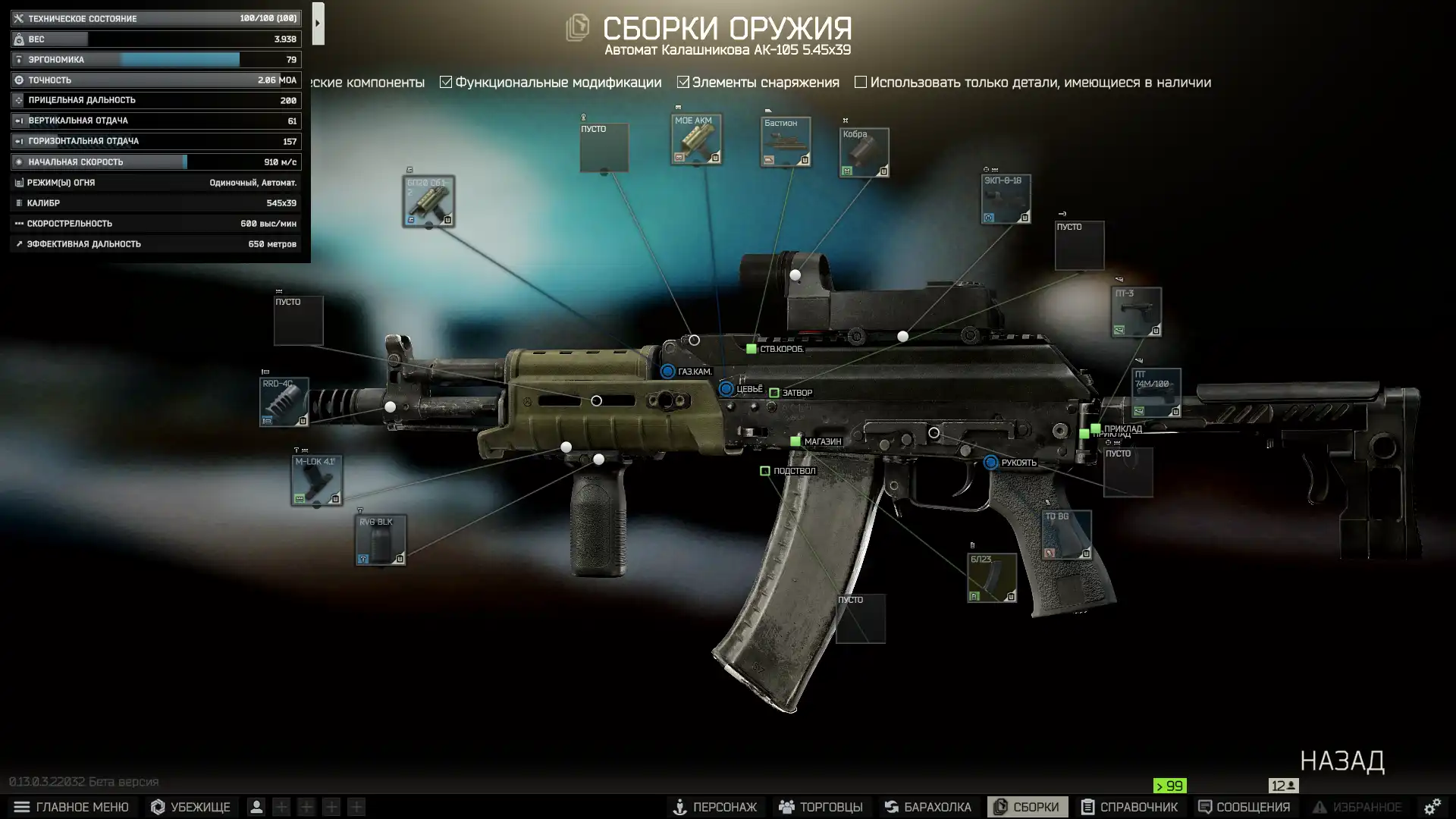Select the RRD-4C muzzle brake slot

(x=284, y=401)
